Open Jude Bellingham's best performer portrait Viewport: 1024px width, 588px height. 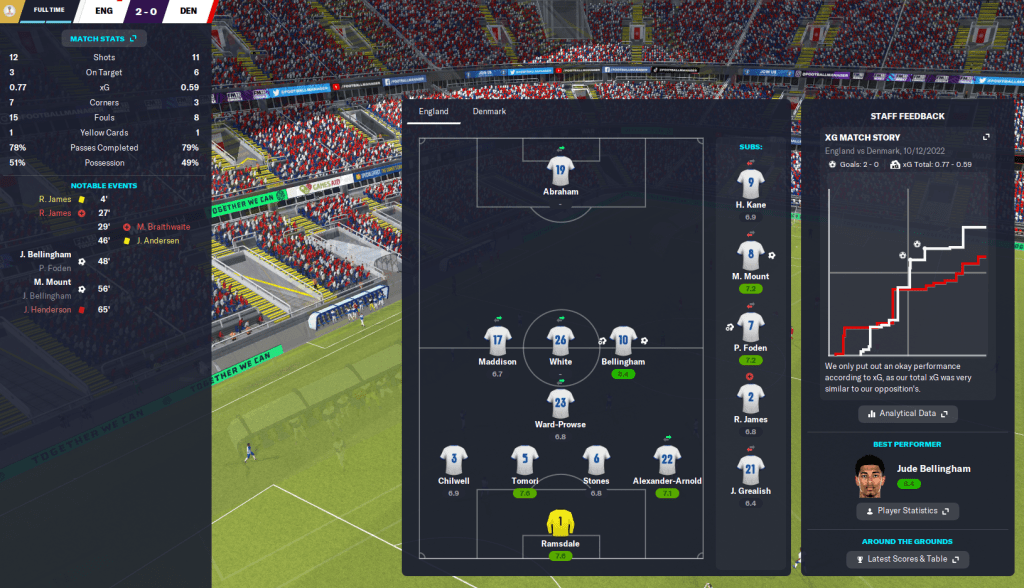[x=871, y=476]
